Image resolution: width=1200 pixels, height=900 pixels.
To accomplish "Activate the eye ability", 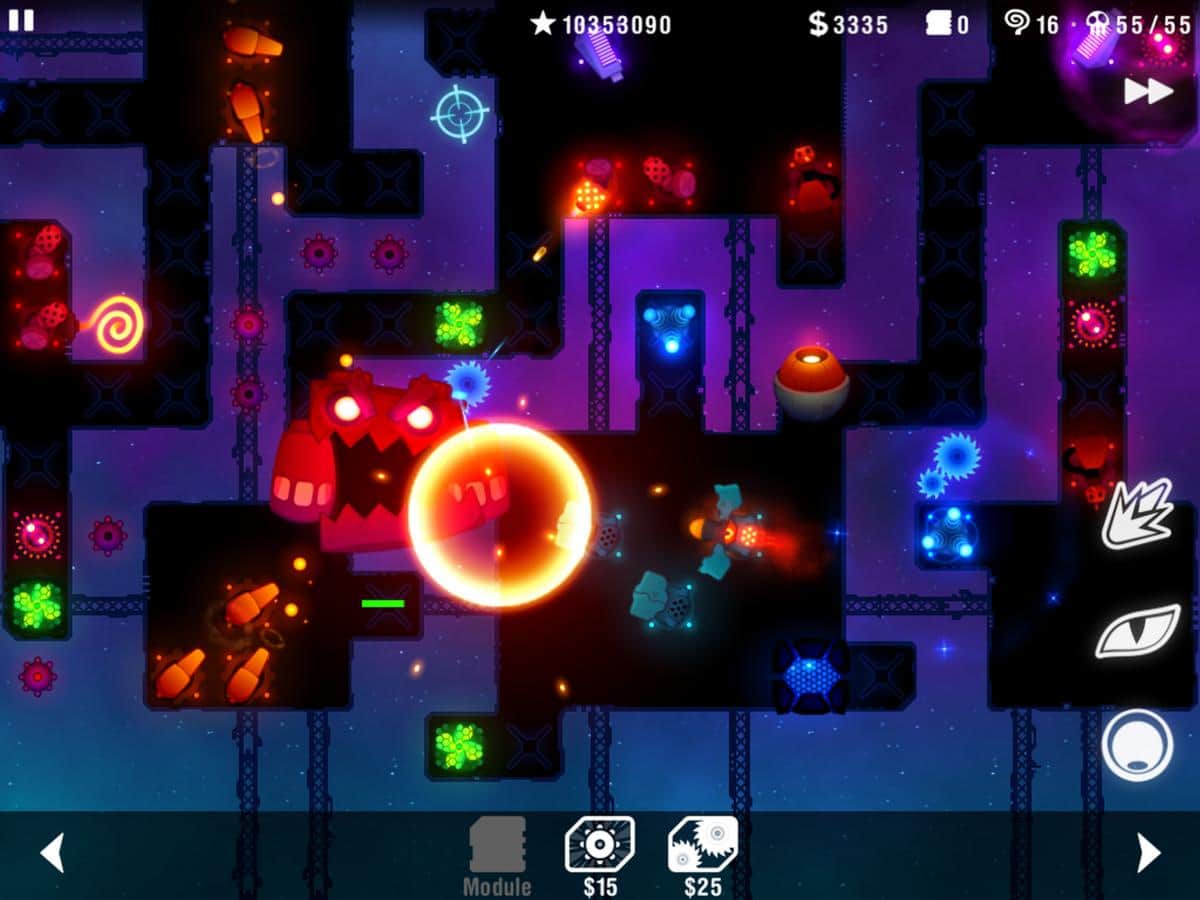I will click(1137, 630).
